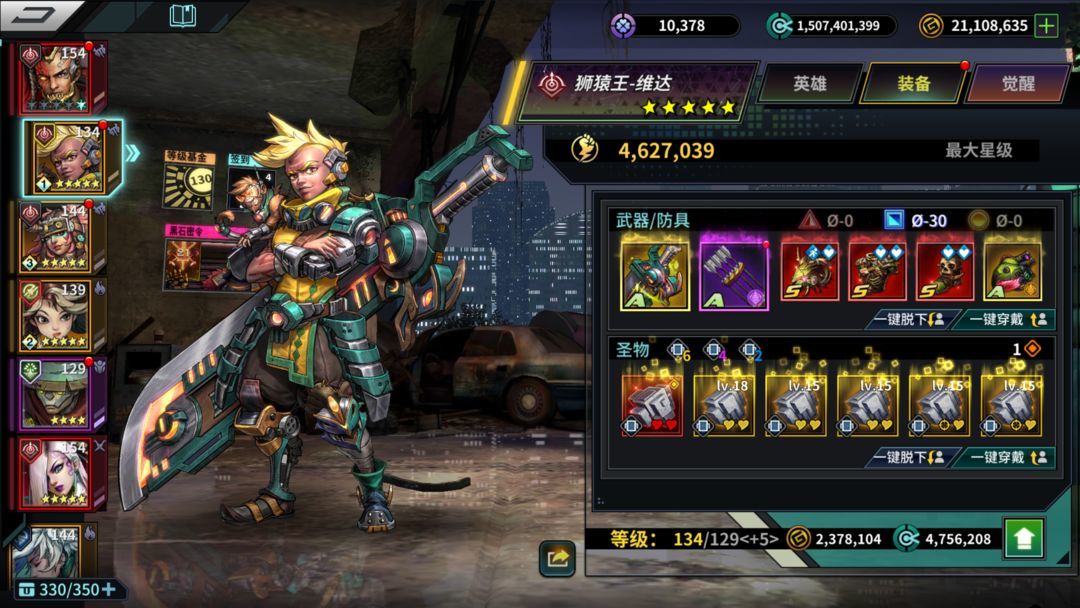Open the 装备 tab
This screenshot has height=608, width=1080.
[x=912, y=84]
